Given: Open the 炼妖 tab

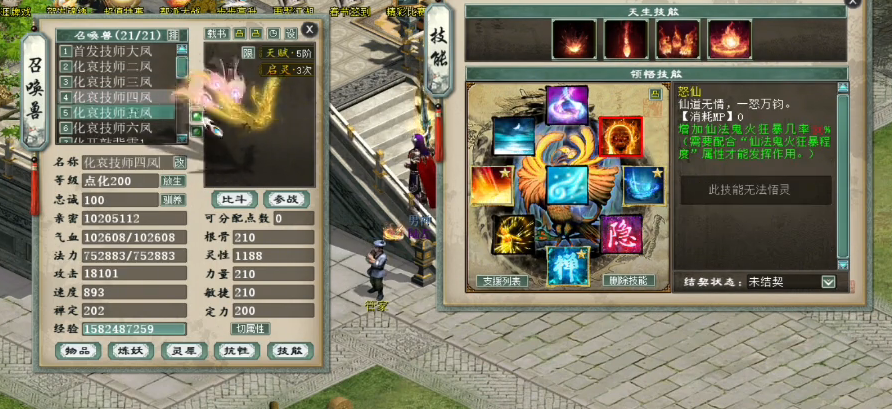Looking at the screenshot, I should tap(130, 351).
